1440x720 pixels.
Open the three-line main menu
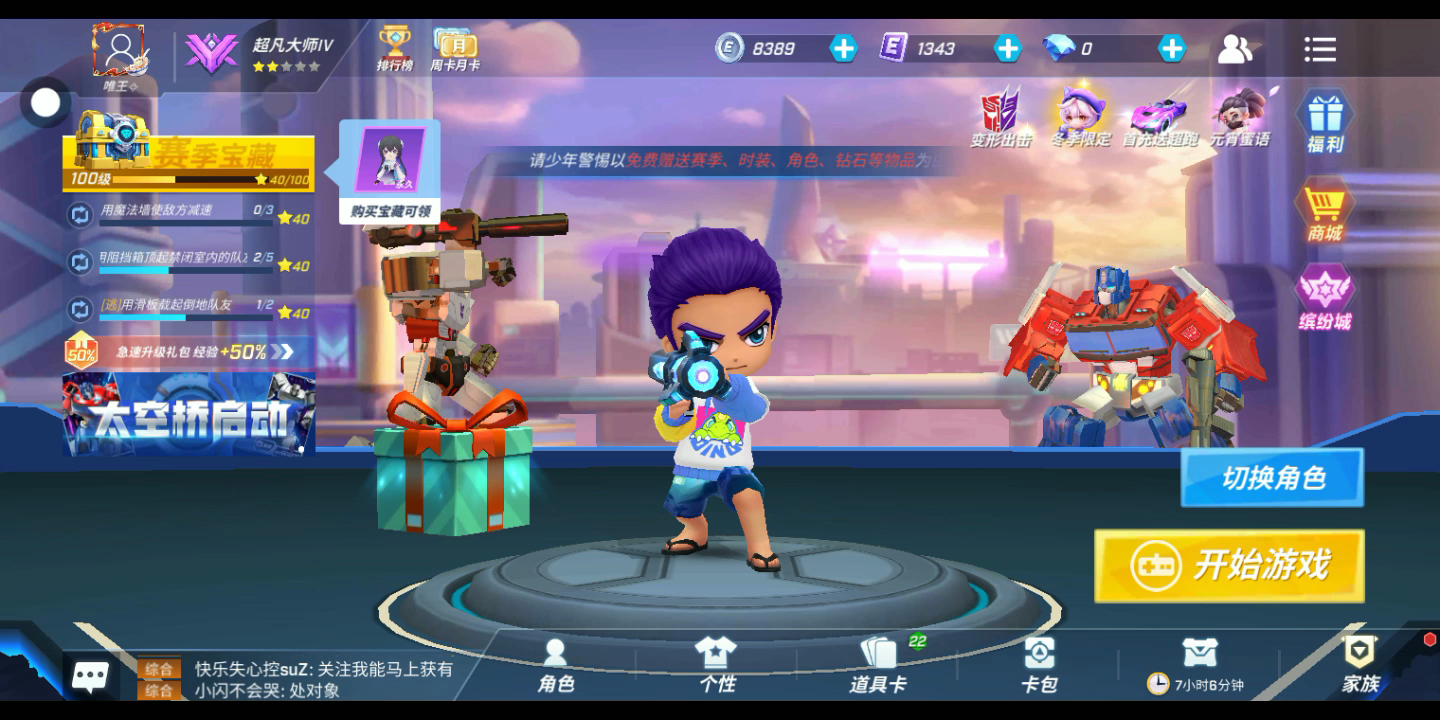[x=1320, y=49]
